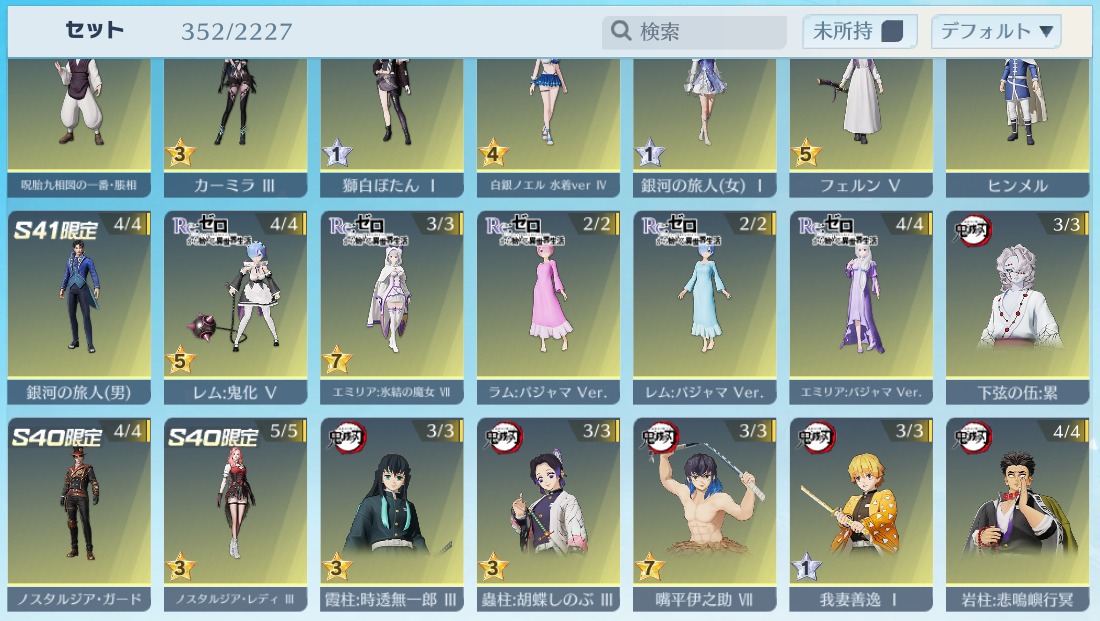The width and height of the screenshot is (1100, 621).
Task: Select the フェルン V costume card
Action: coord(861,120)
